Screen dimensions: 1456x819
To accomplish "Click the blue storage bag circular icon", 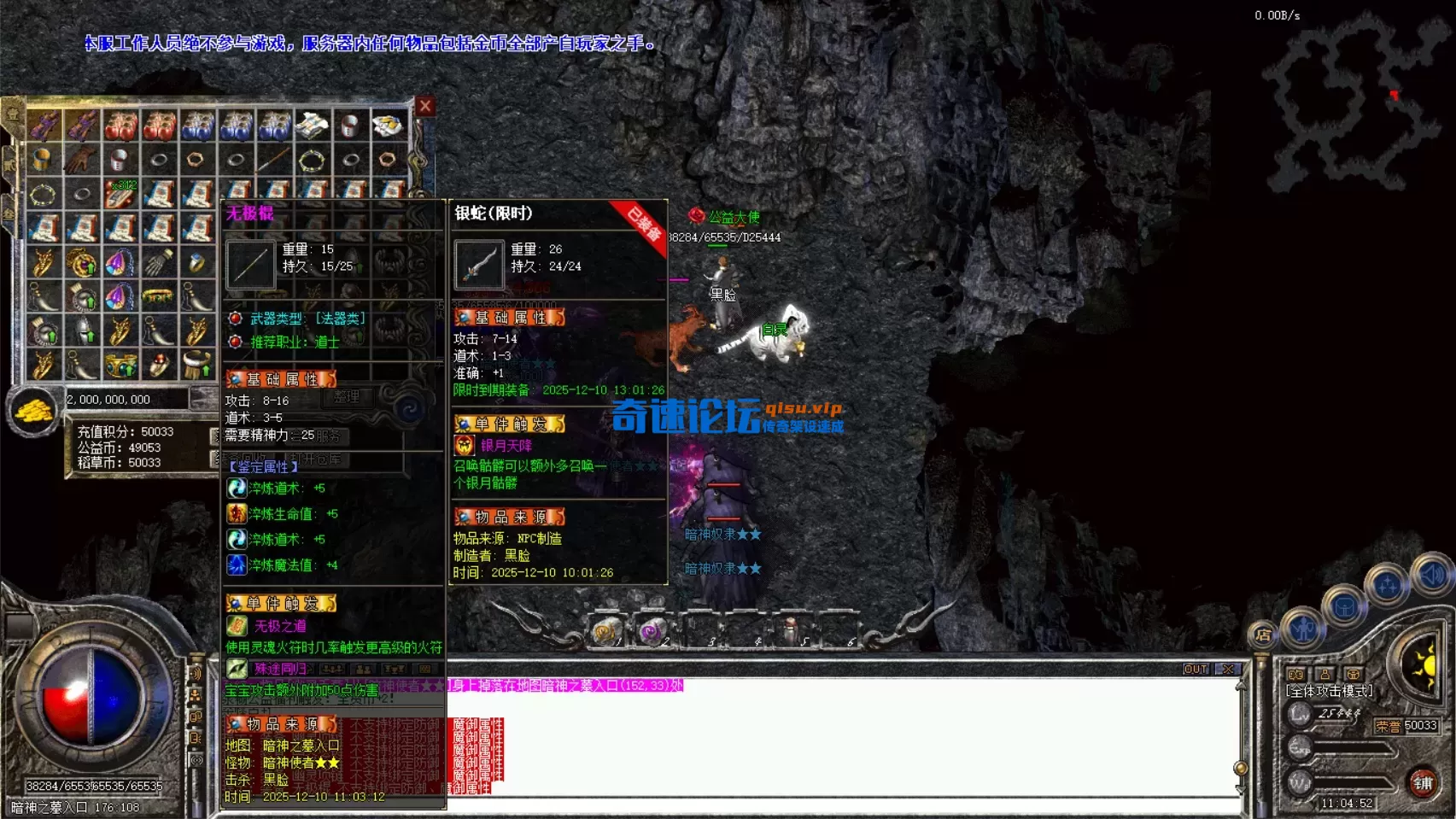I will [1346, 606].
